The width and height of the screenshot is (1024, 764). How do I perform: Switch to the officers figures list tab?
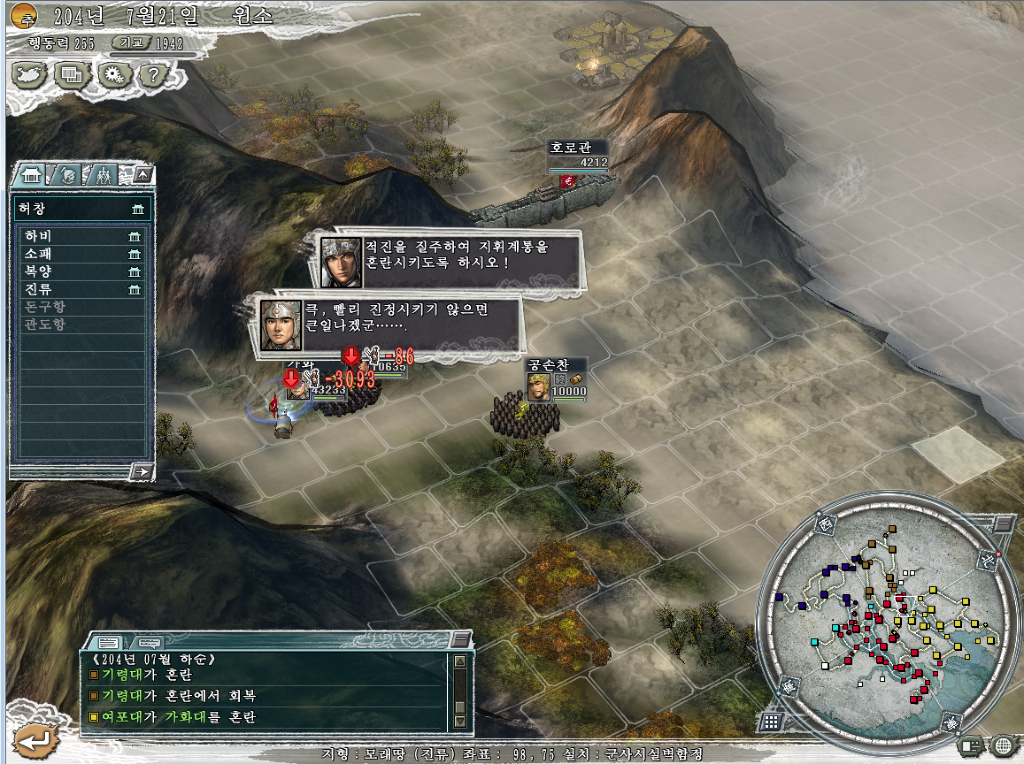pyautogui.click(x=103, y=175)
